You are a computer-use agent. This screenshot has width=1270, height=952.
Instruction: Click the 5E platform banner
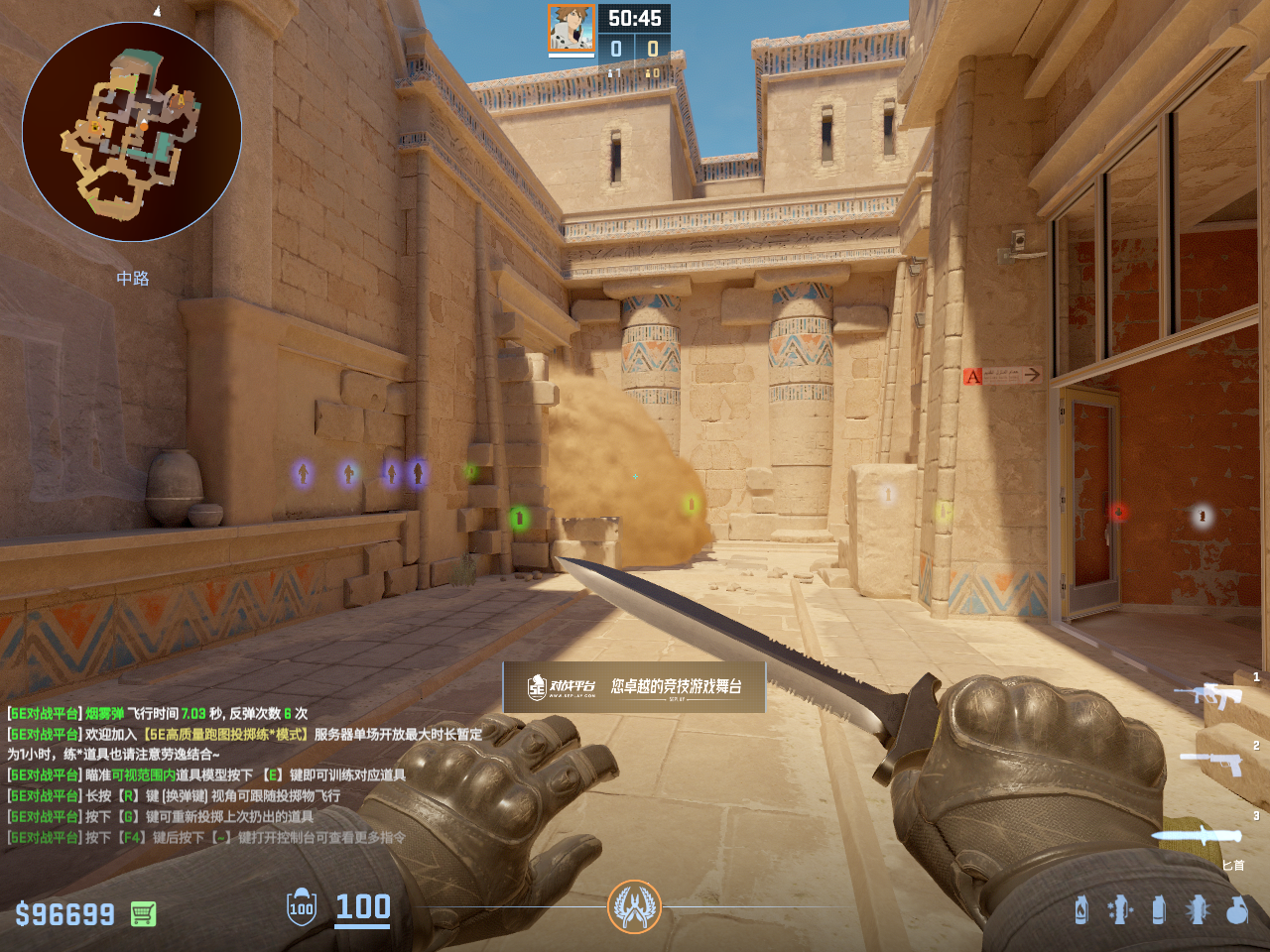click(634, 686)
